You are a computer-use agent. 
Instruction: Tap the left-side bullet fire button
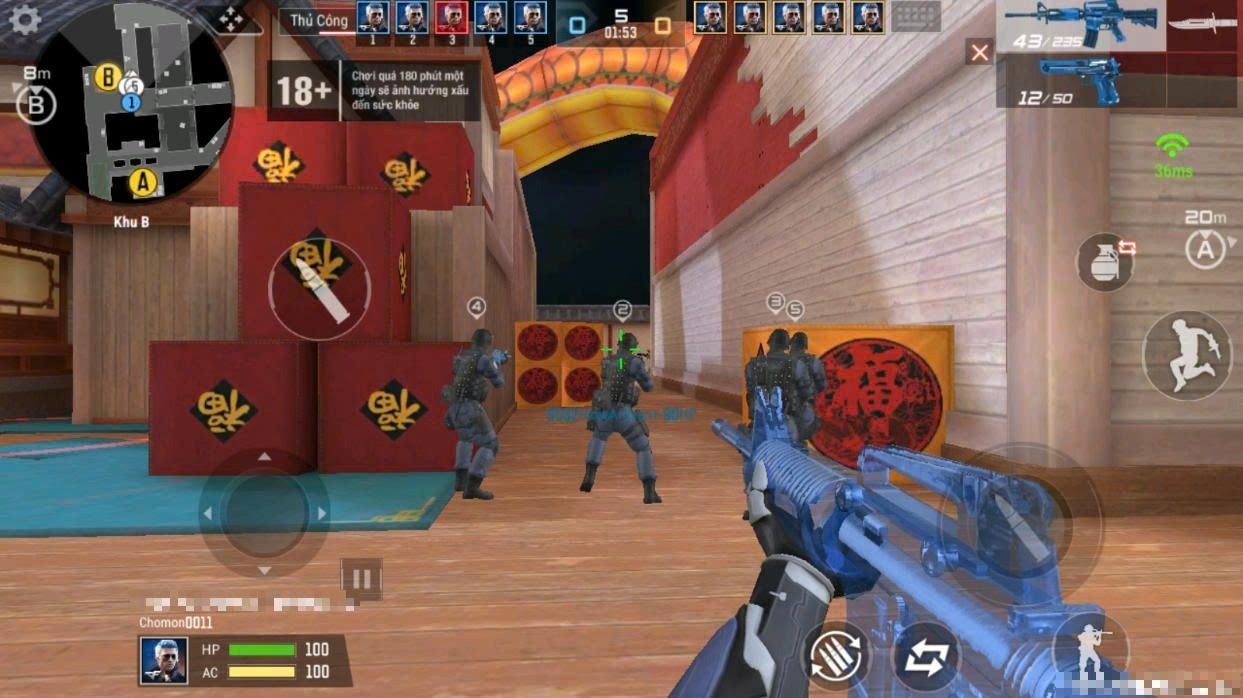click(x=320, y=289)
